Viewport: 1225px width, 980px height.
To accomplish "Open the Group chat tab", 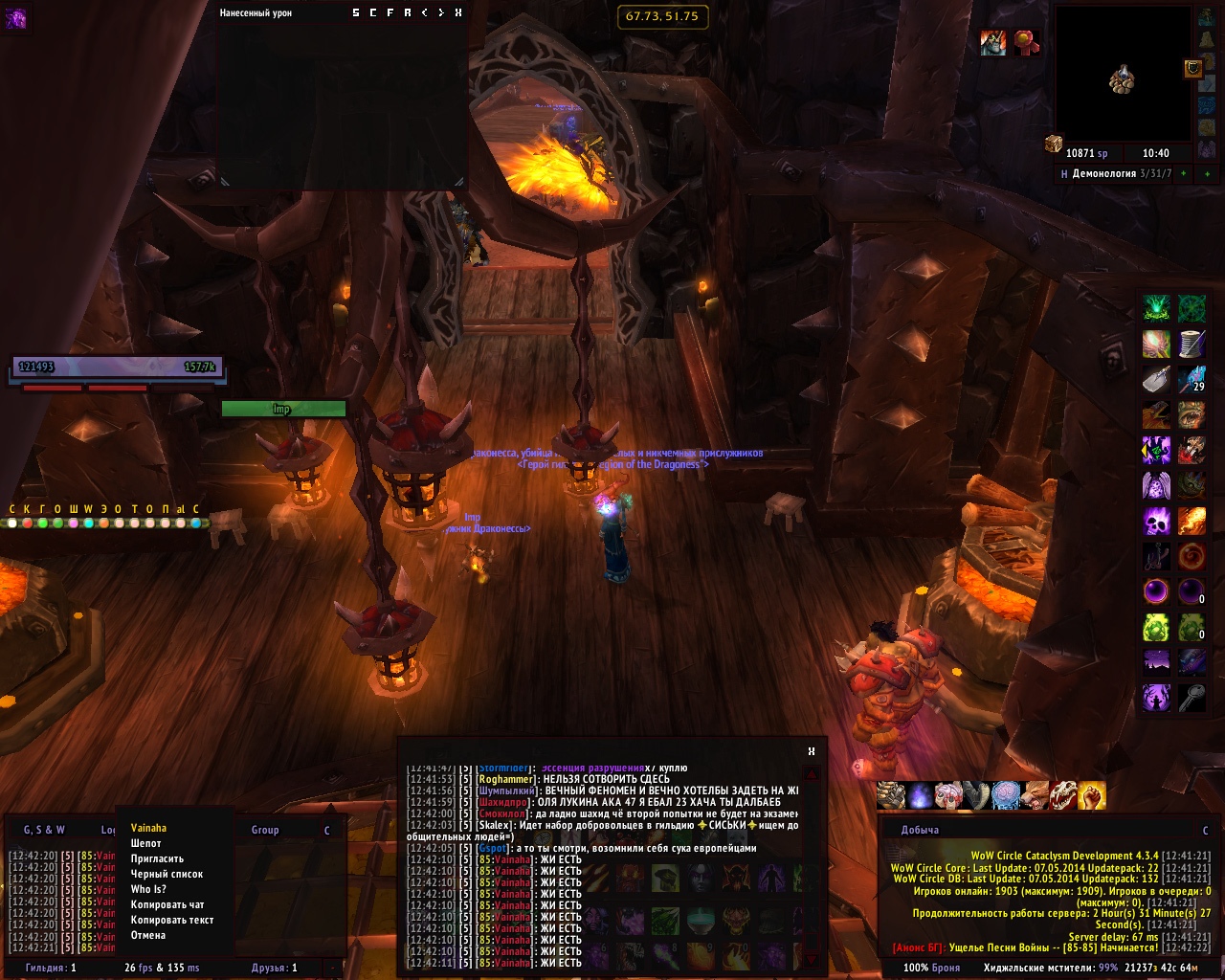I will tap(265, 830).
